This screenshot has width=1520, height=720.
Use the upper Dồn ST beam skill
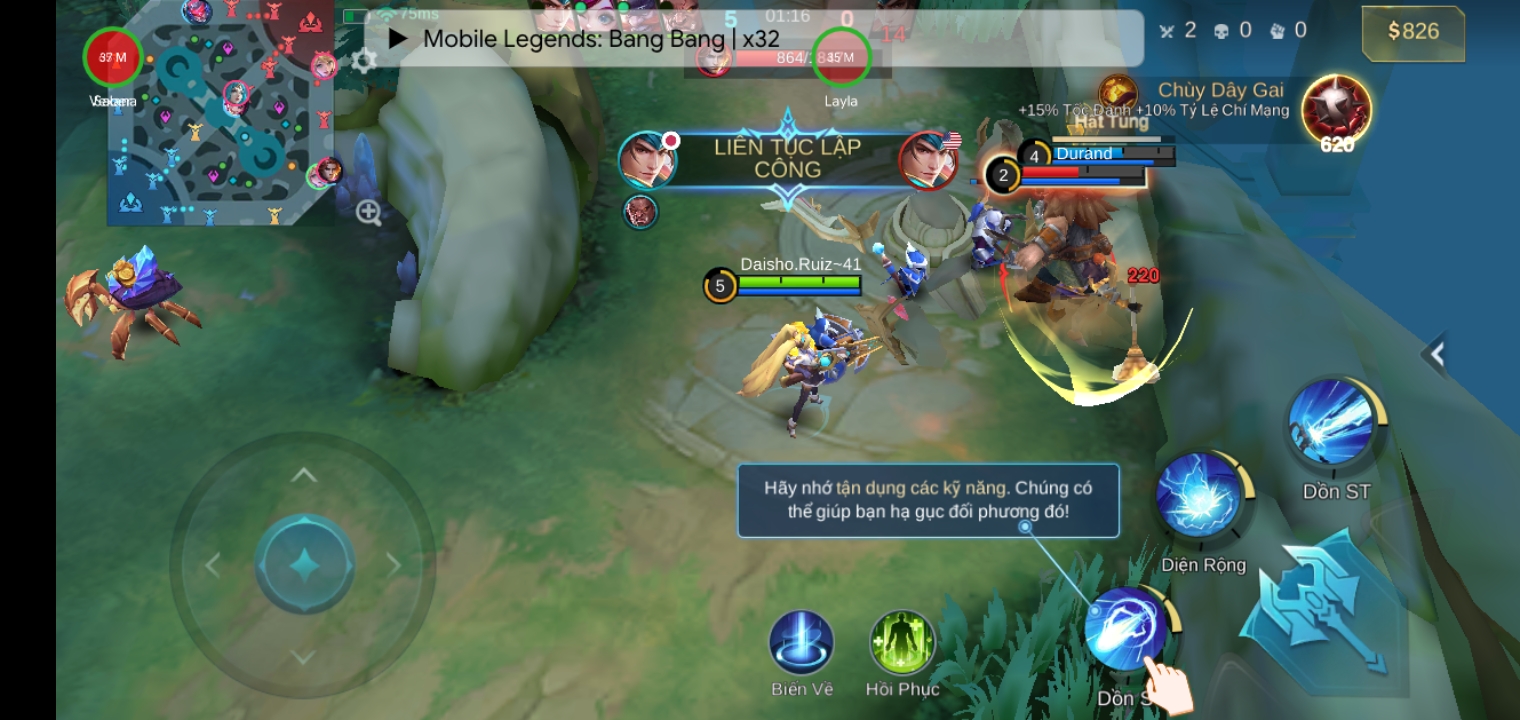(x=1331, y=423)
